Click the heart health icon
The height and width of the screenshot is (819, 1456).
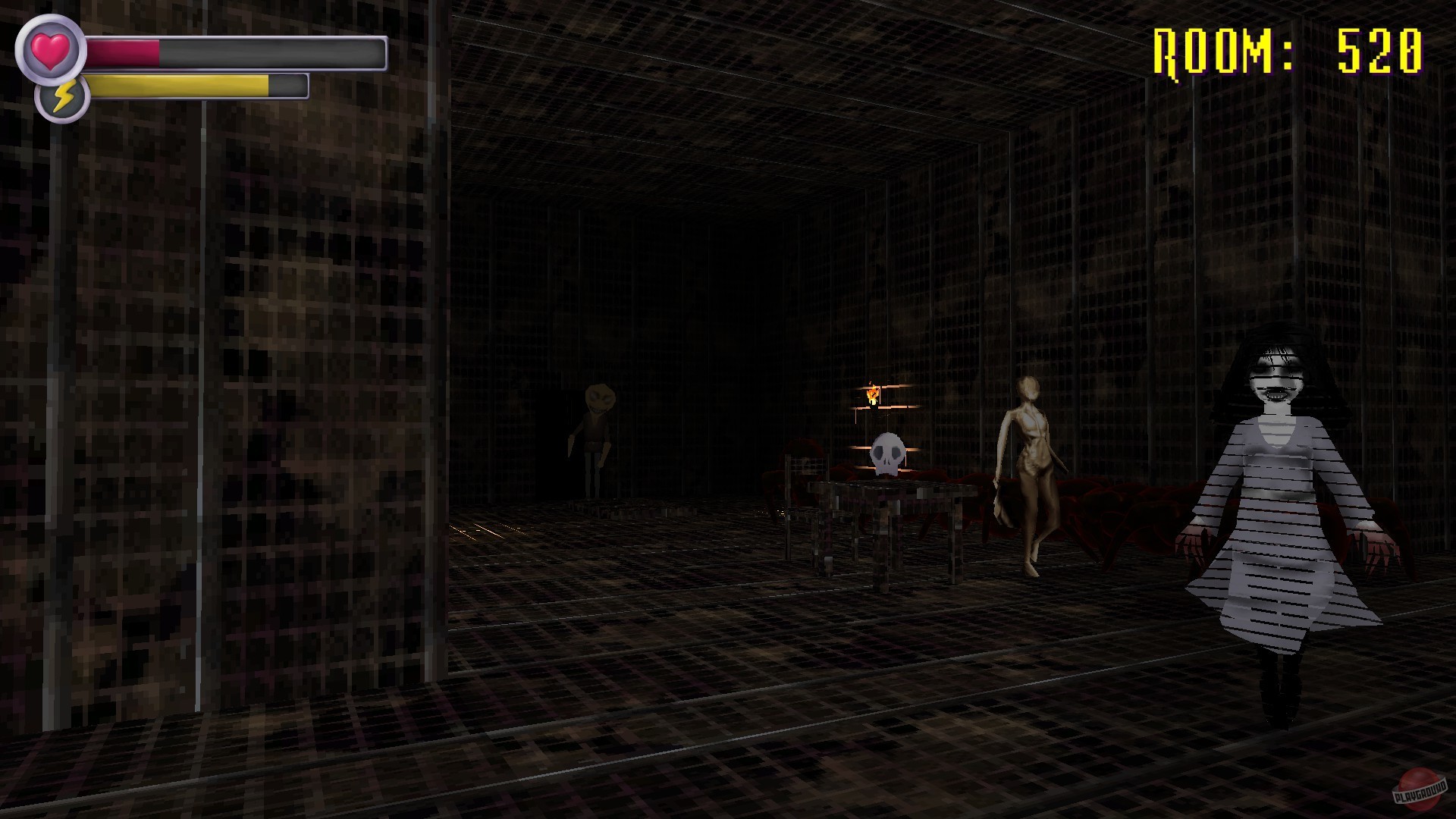coord(49,47)
